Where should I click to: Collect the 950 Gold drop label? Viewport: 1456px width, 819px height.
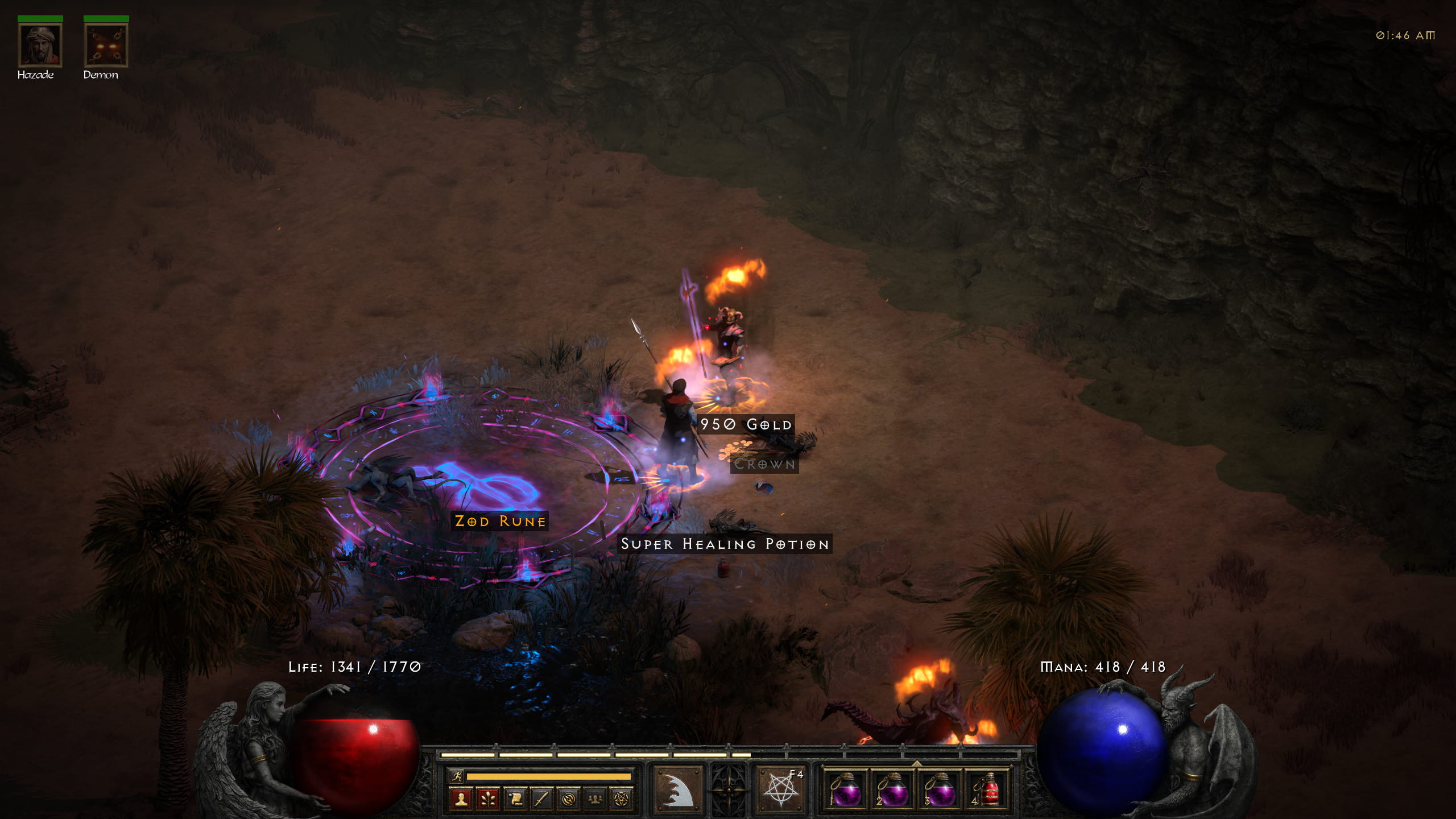tap(746, 425)
